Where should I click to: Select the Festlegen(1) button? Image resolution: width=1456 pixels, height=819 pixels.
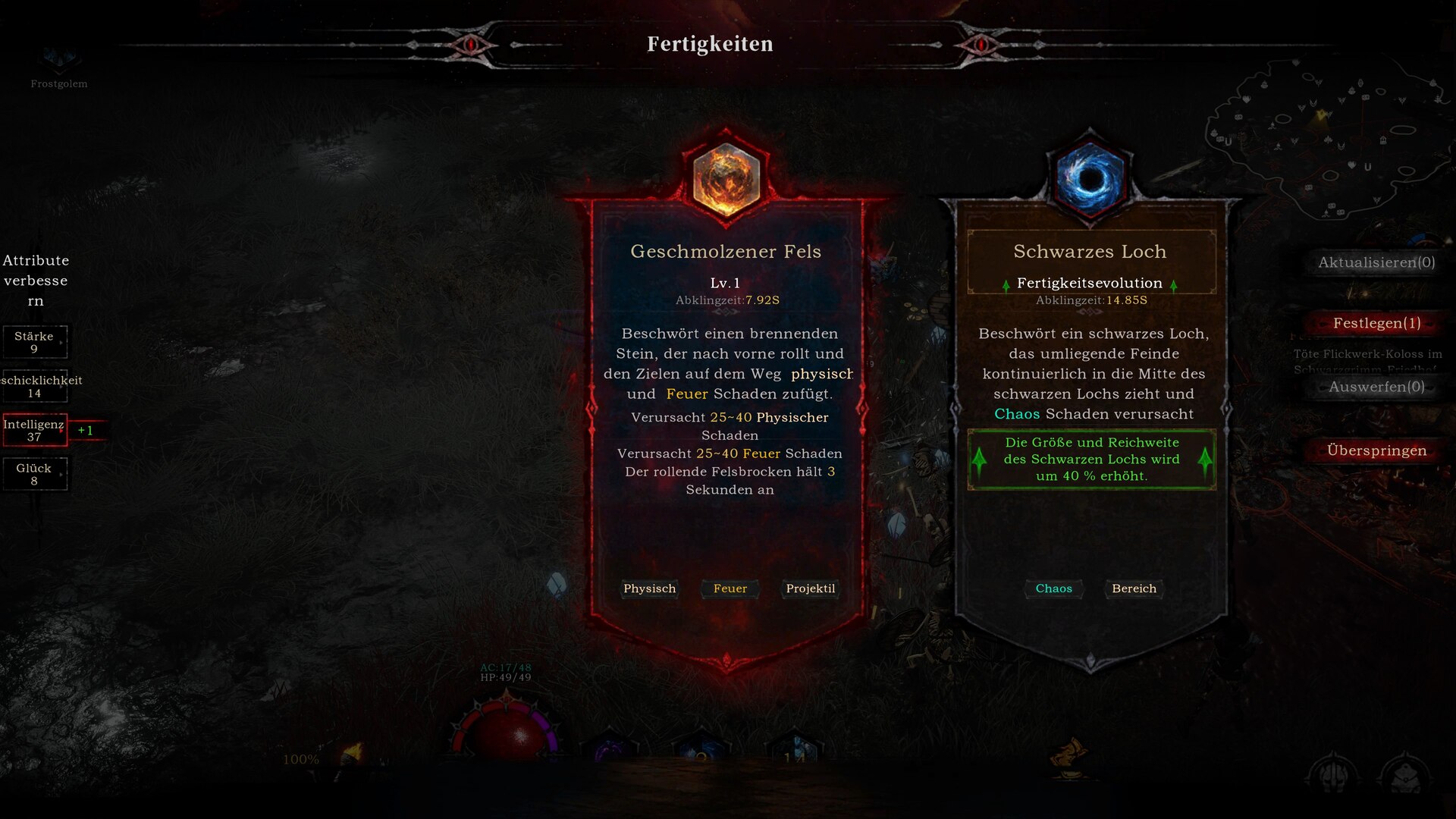tap(1376, 323)
